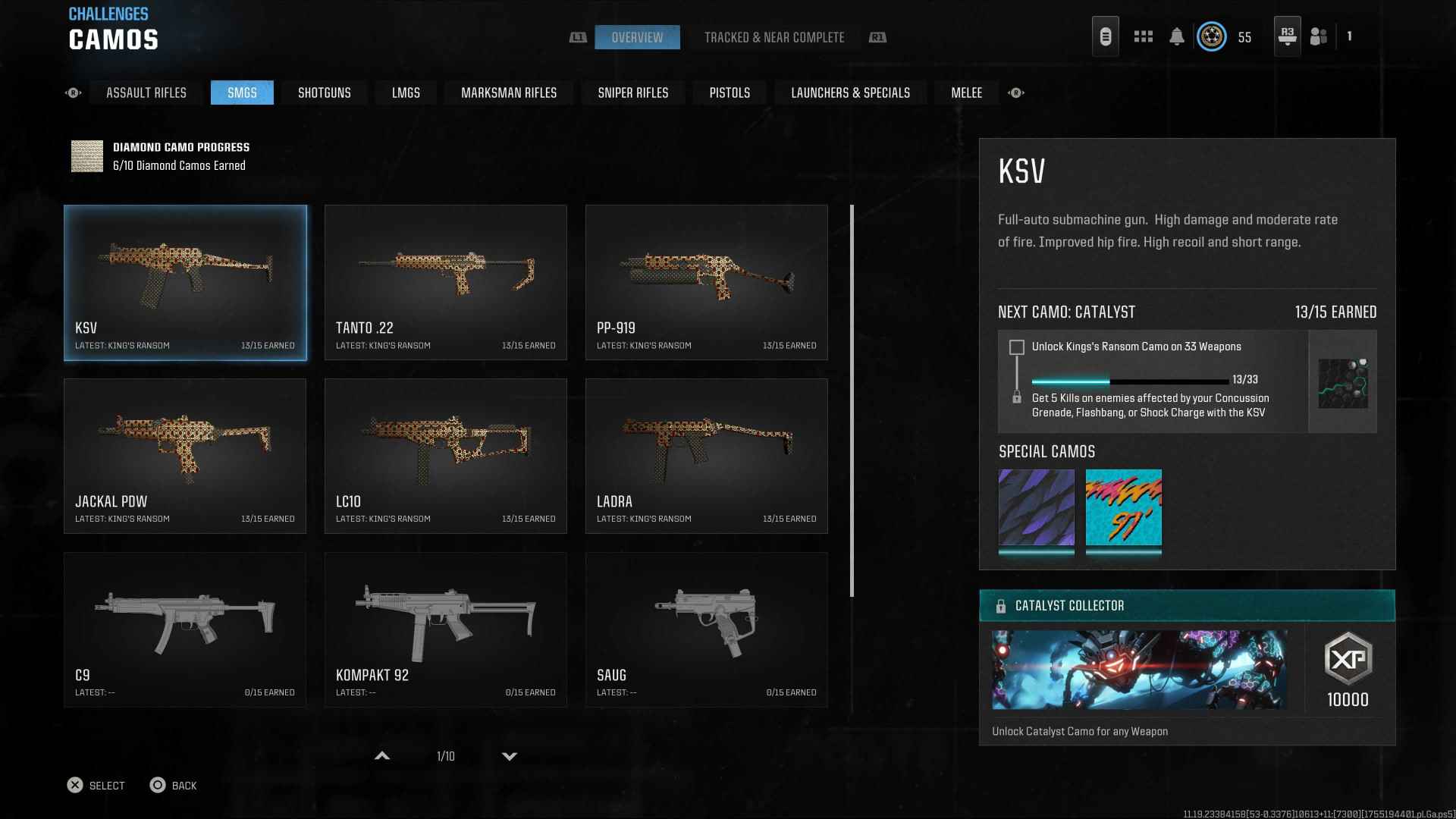
Task: Switch to the Assault Rifles tab
Action: click(x=146, y=93)
